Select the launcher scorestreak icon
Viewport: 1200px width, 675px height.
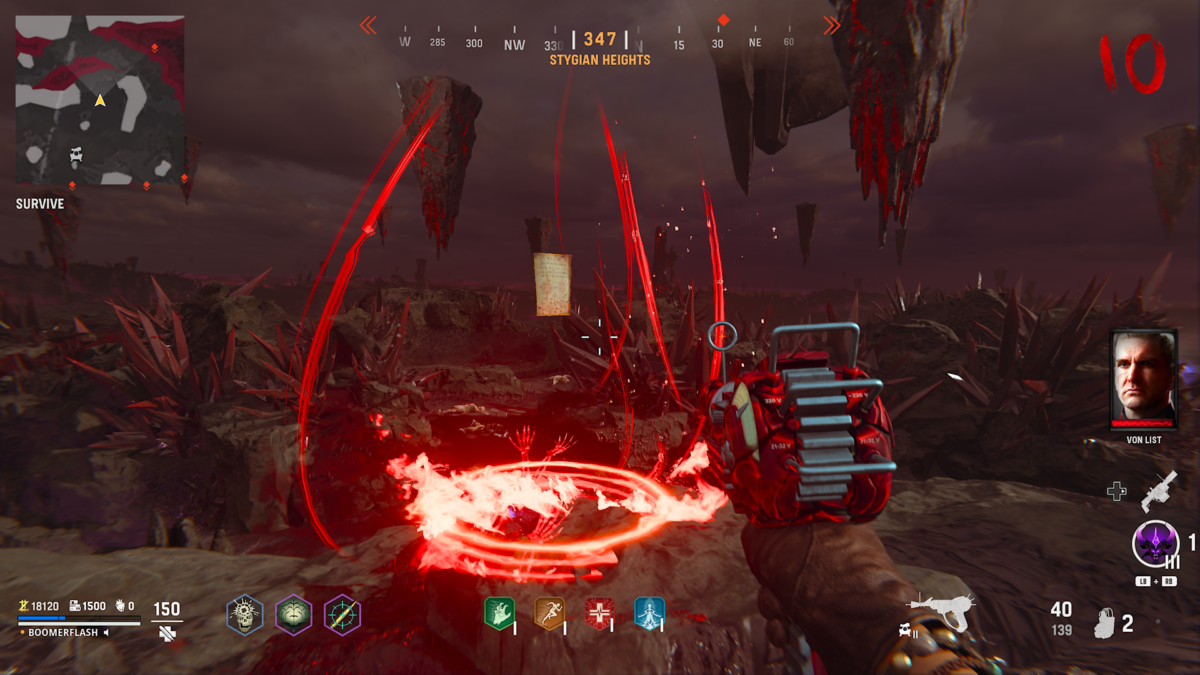point(1158,490)
